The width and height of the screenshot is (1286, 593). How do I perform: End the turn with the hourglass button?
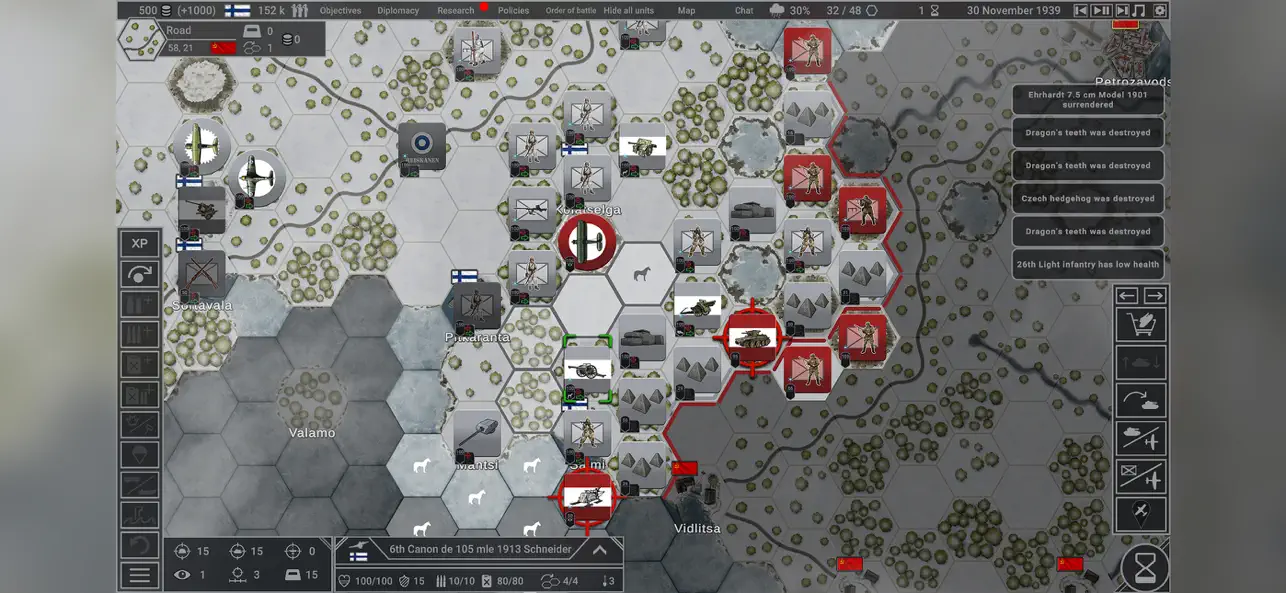click(x=1145, y=568)
